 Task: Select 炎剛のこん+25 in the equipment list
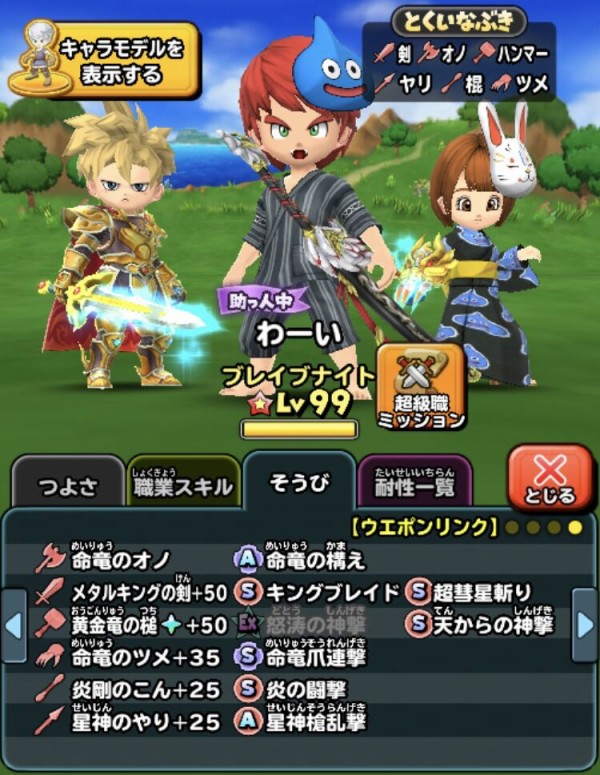coord(135,689)
